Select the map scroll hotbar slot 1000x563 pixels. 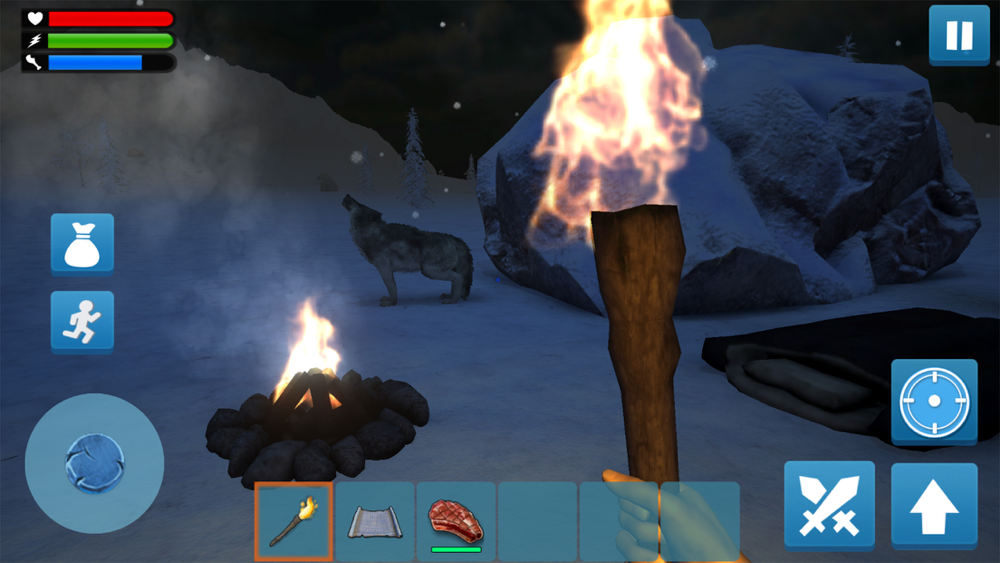click(x=375, y=521)
